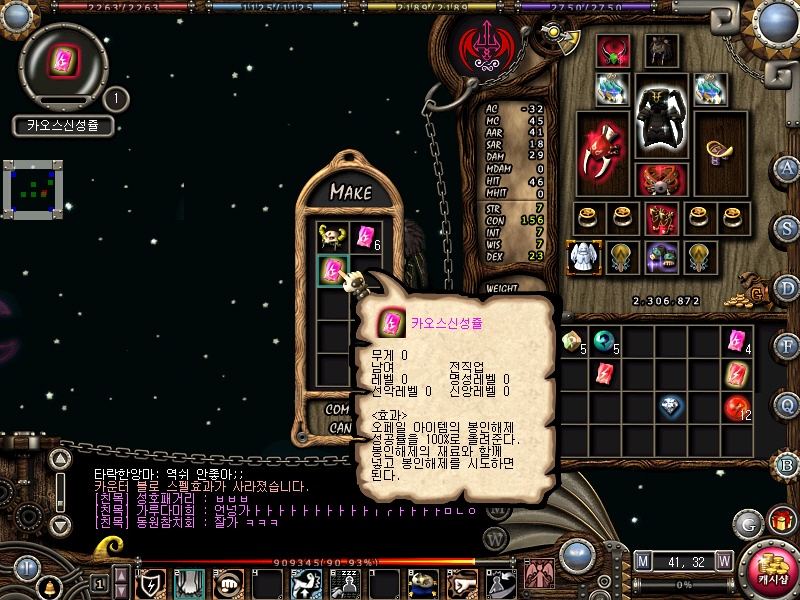Image resolution: width=800 pixels, height=600 pixels.
Task: Click the round D shortcut button
Action: coord(788,288)
